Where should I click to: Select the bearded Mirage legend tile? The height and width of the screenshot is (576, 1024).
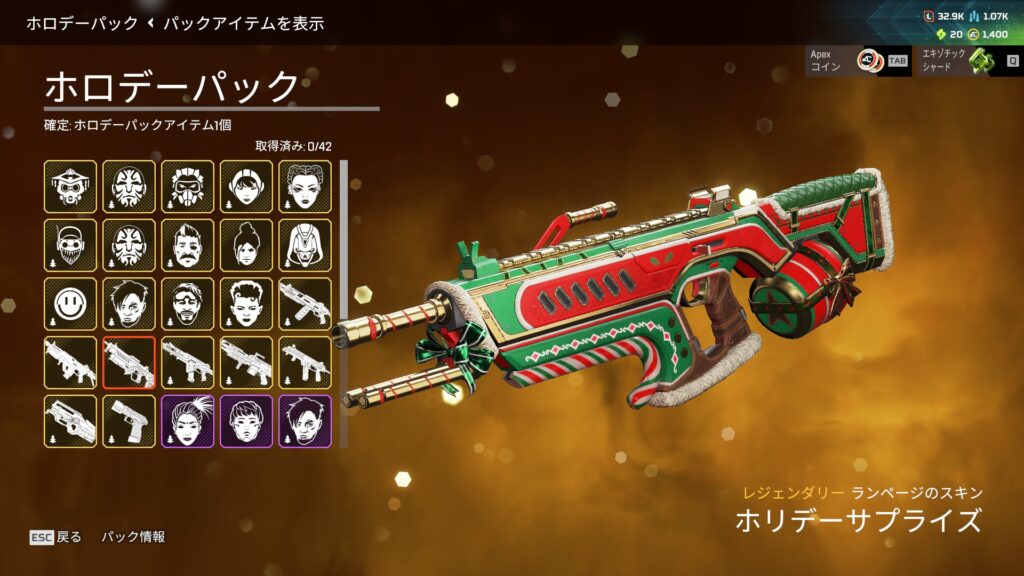pyautogui.click(x=188, y=304)
